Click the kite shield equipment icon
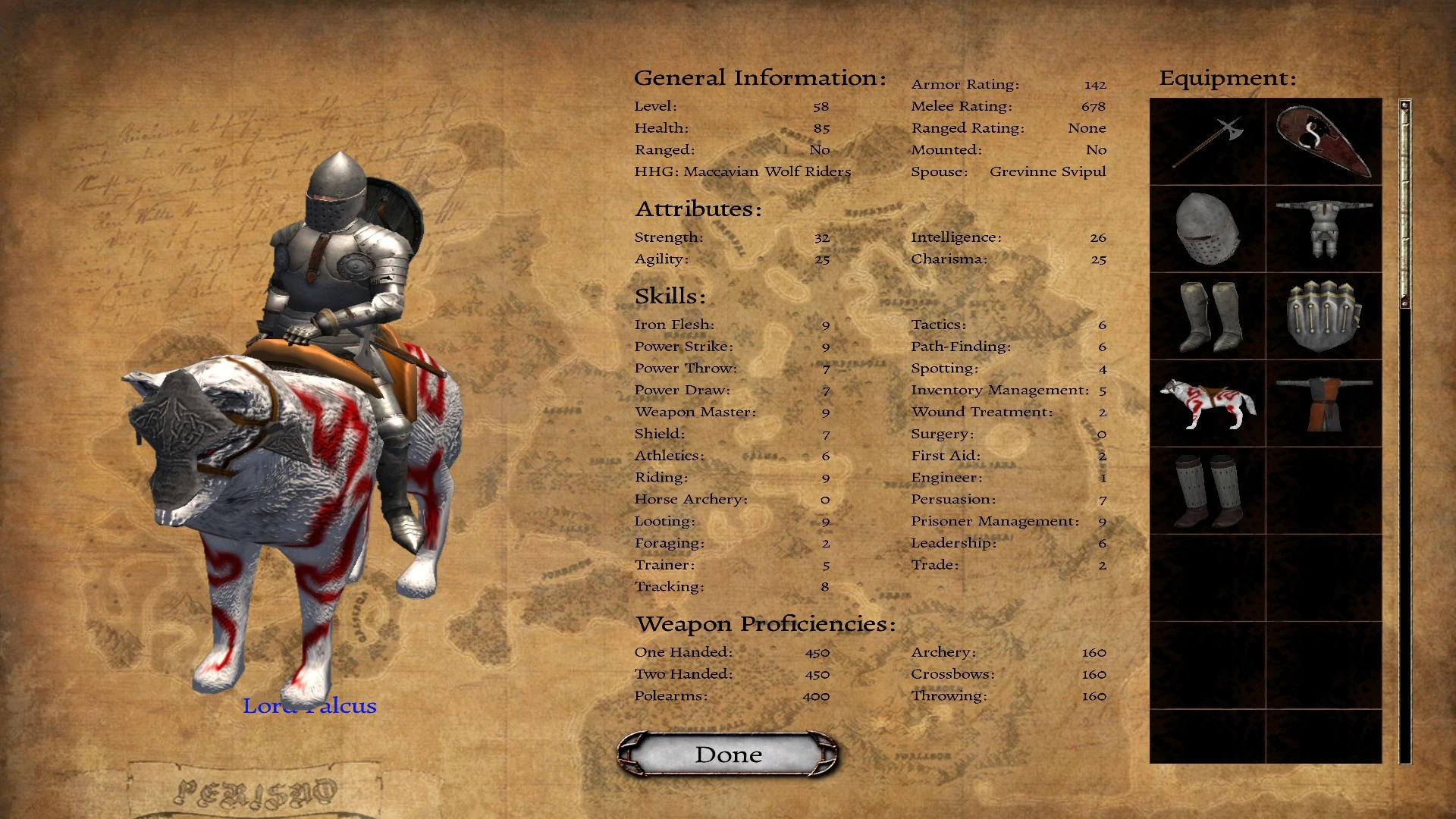This screenshot has height=819, width=1456. pos(1323,143)
